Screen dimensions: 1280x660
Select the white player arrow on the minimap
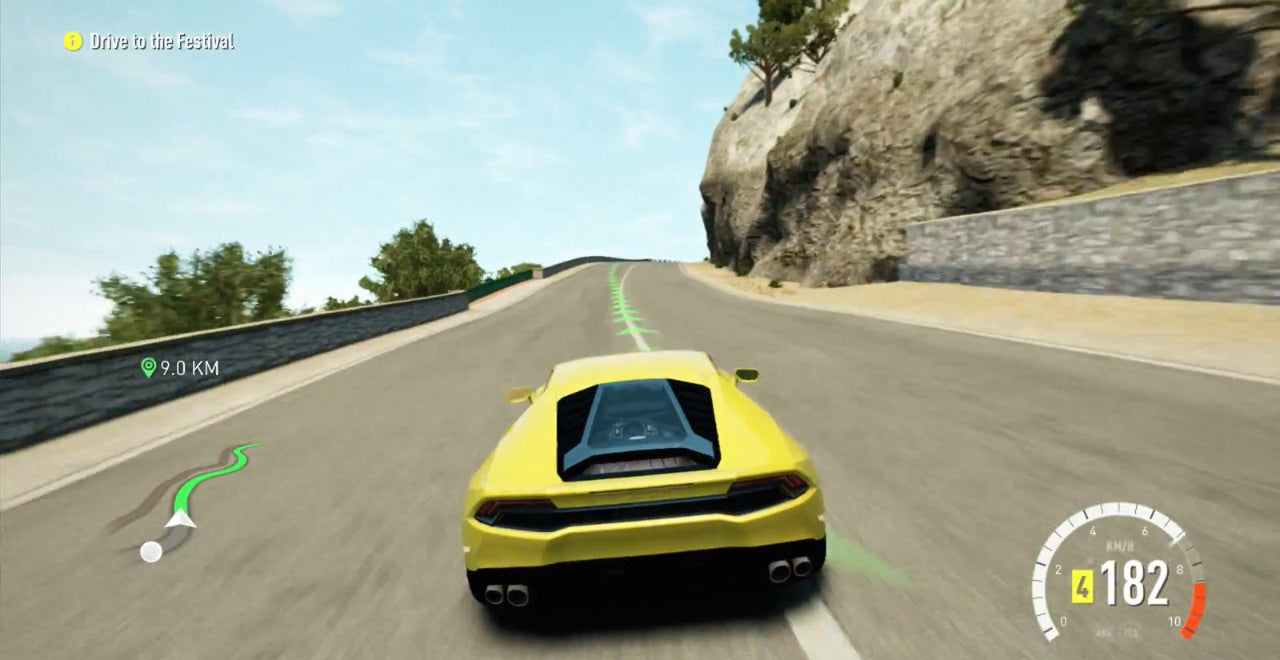(180, 517)
